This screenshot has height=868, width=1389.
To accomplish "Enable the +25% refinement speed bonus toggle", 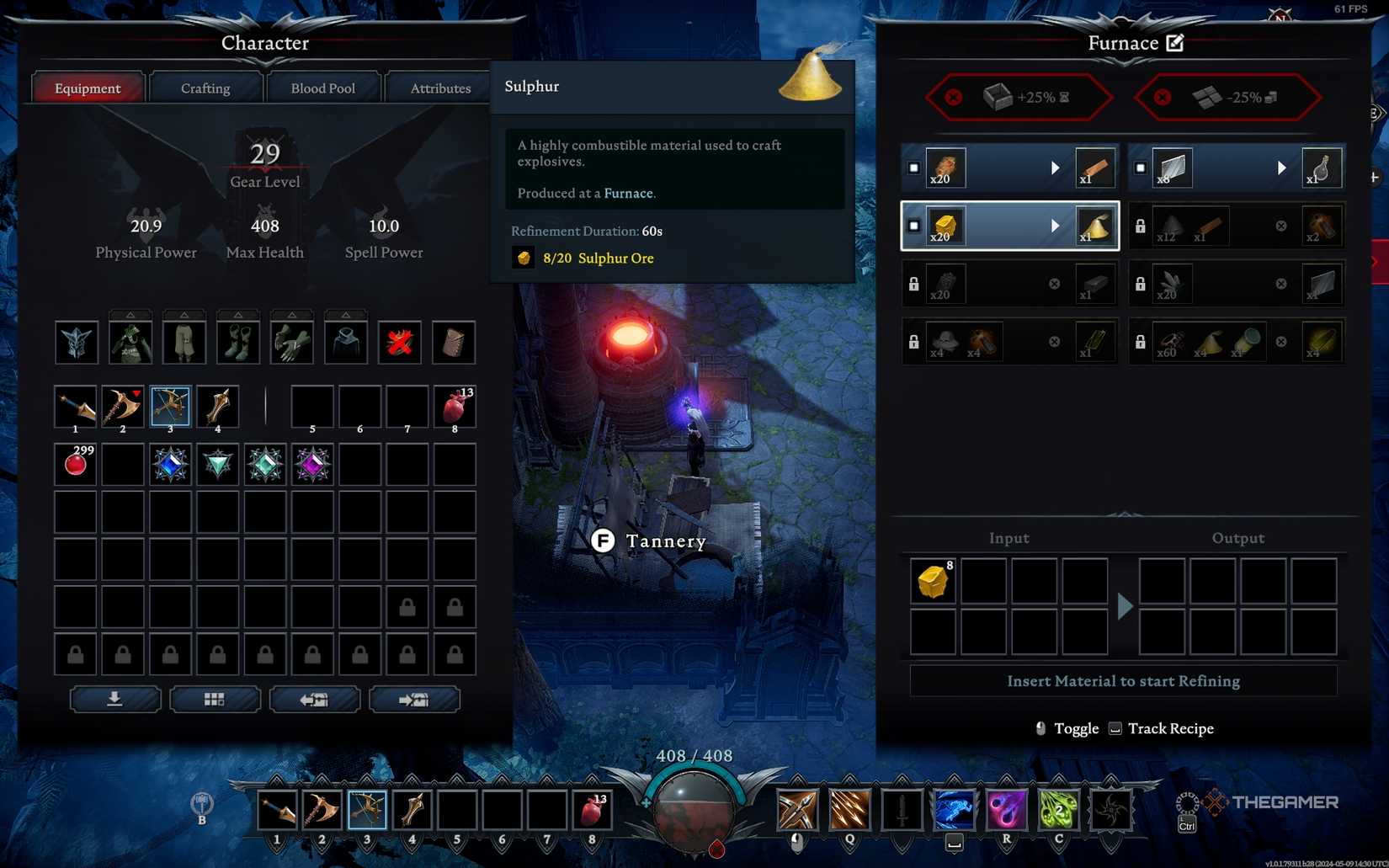I will click(952, 97).
